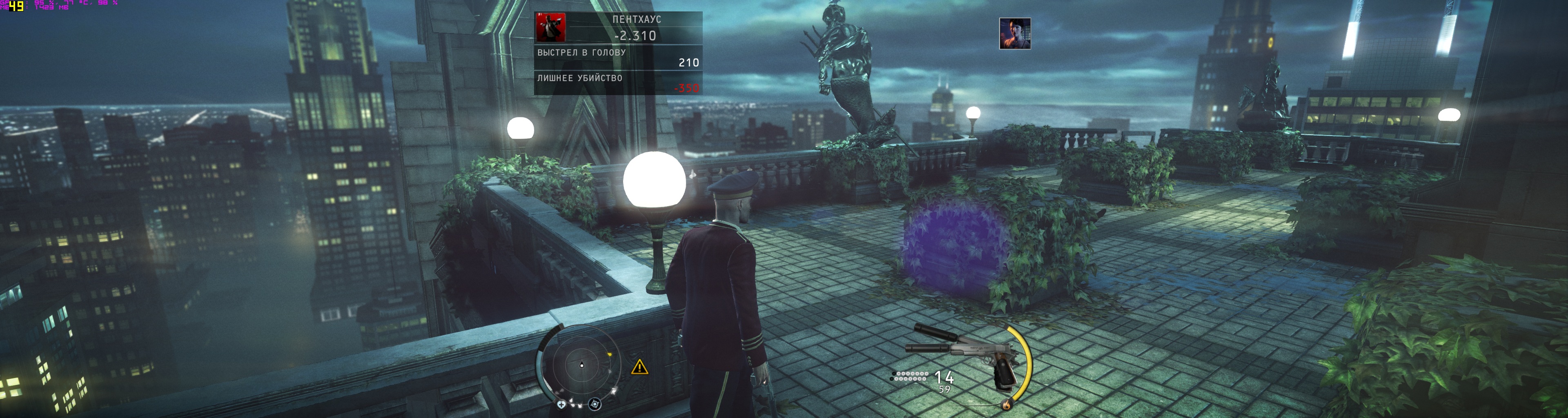Activate the orange Instinct flame icon

coord(1007,405)
